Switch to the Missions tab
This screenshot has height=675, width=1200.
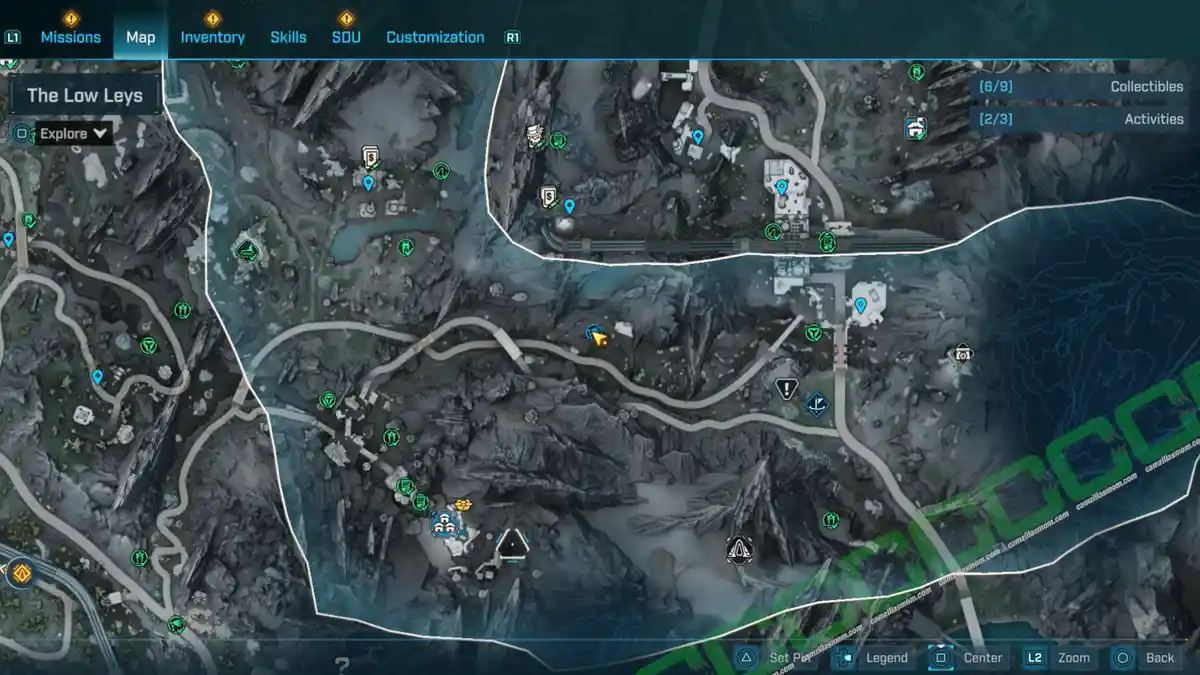coord(70,37)
